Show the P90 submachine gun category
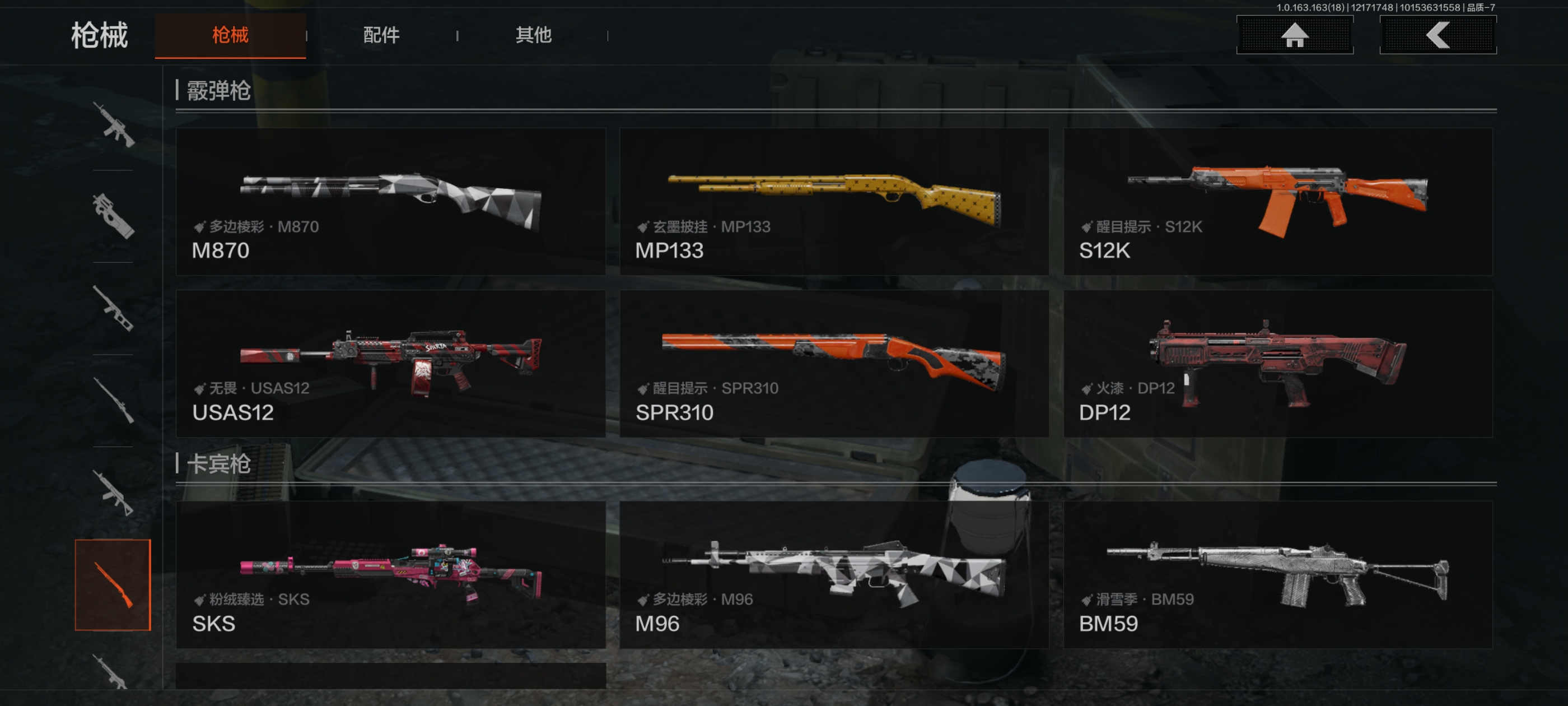The image size is (1568, 706). click(113, 216)
